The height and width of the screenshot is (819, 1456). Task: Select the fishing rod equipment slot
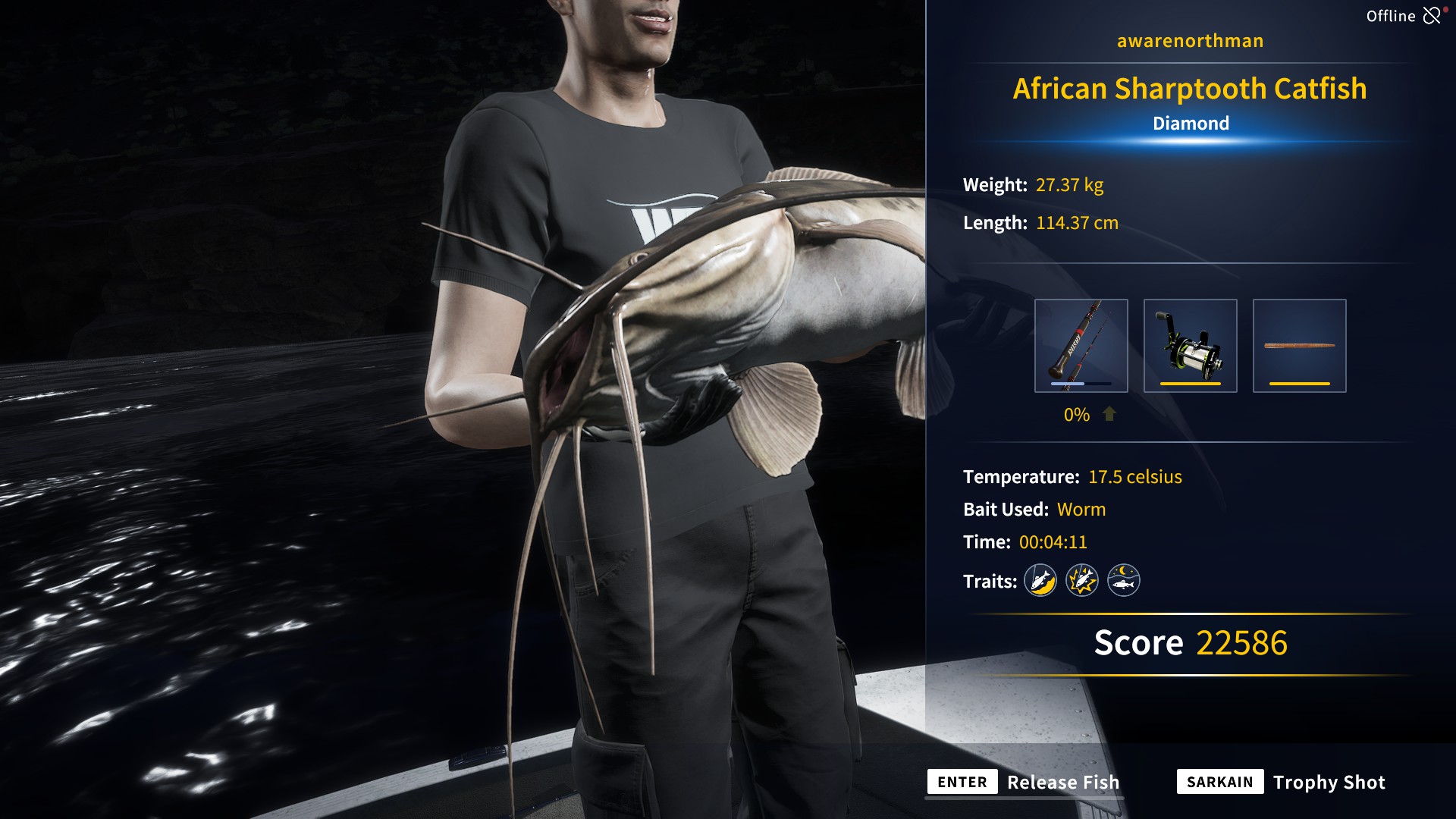pyautogui.click(x=1081, y=346)
